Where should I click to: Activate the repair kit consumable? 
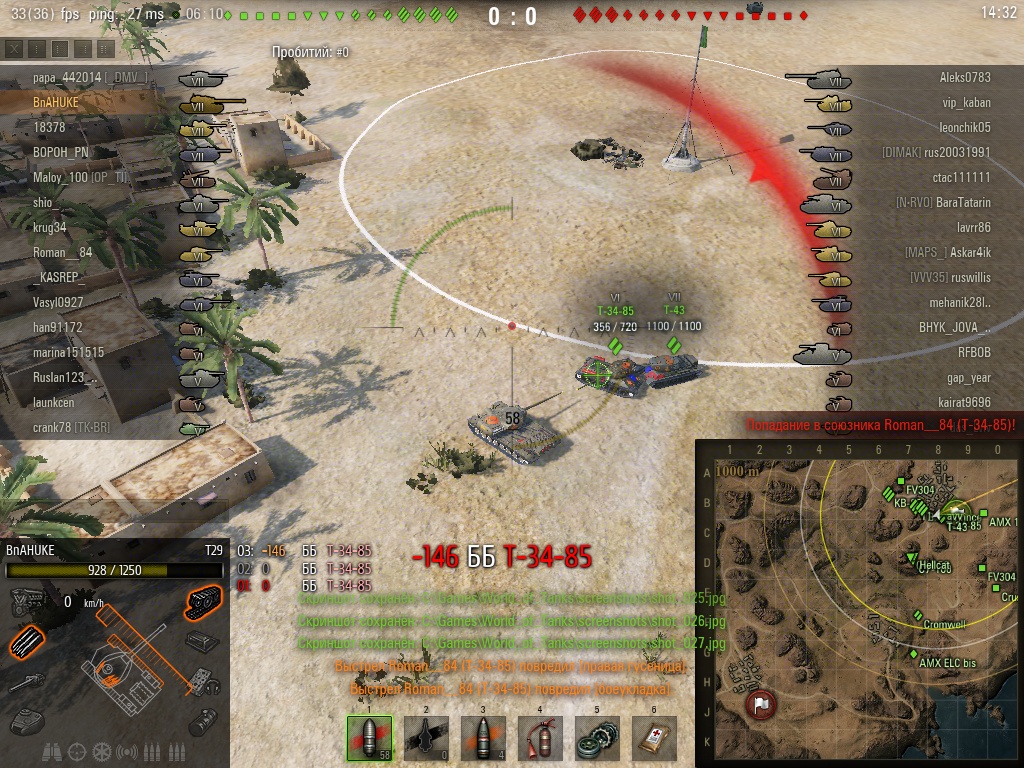pyautogui.click(x=597, y=739)
